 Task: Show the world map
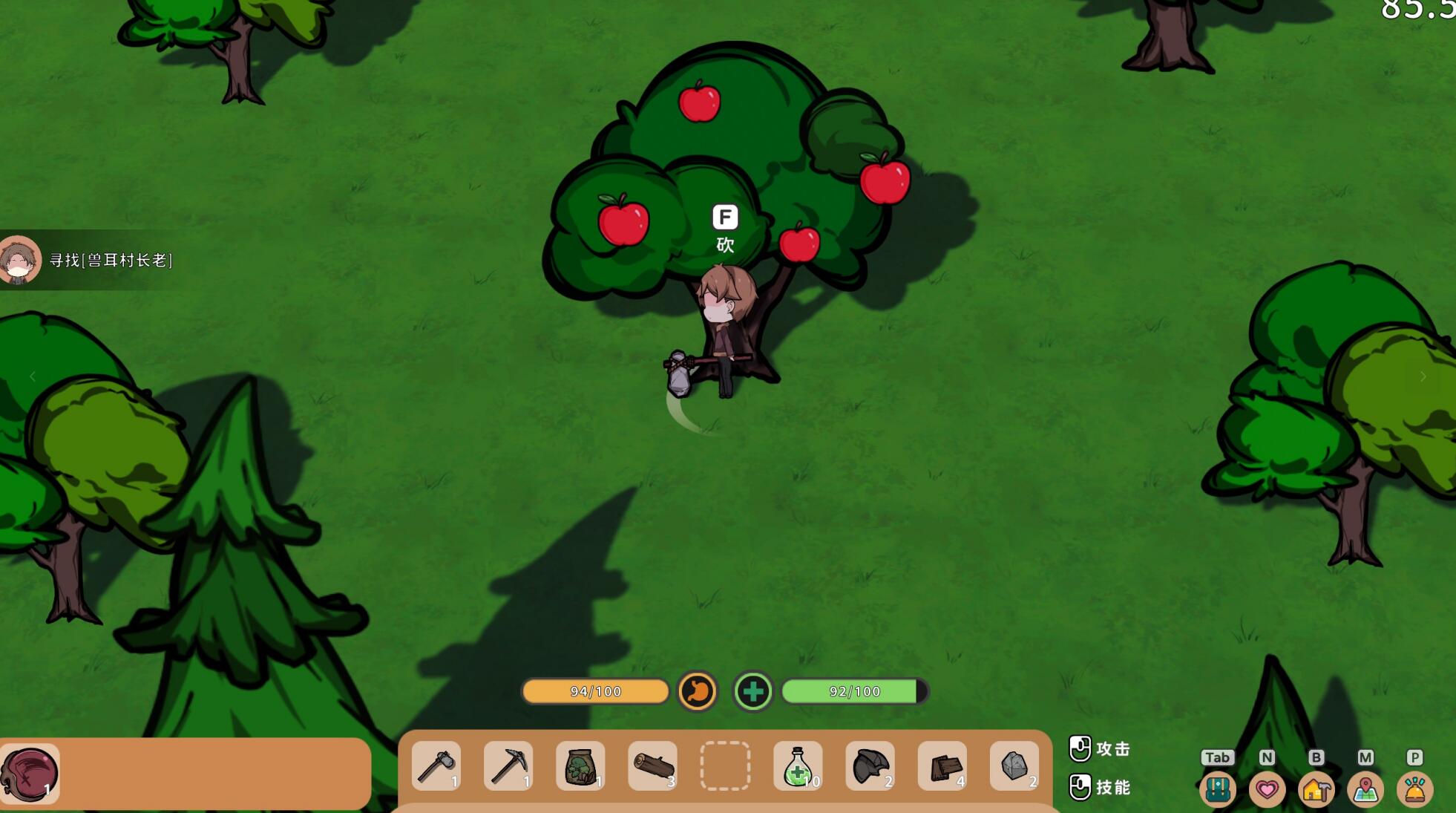click(1365, 788)
